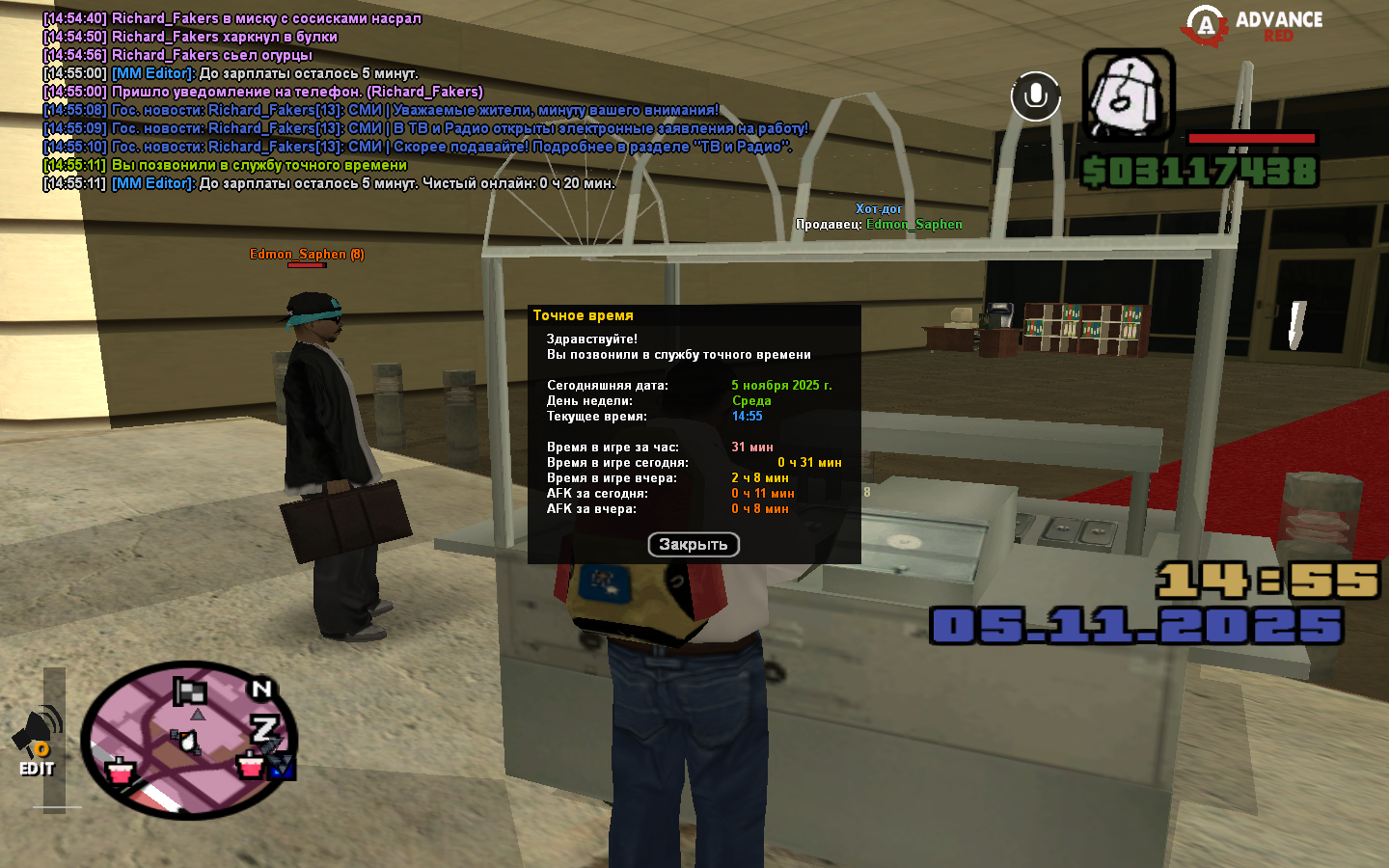Click the megaphone EDIT icon
This screenshot has height=868, width=1389.
click(x=37, y=741)
